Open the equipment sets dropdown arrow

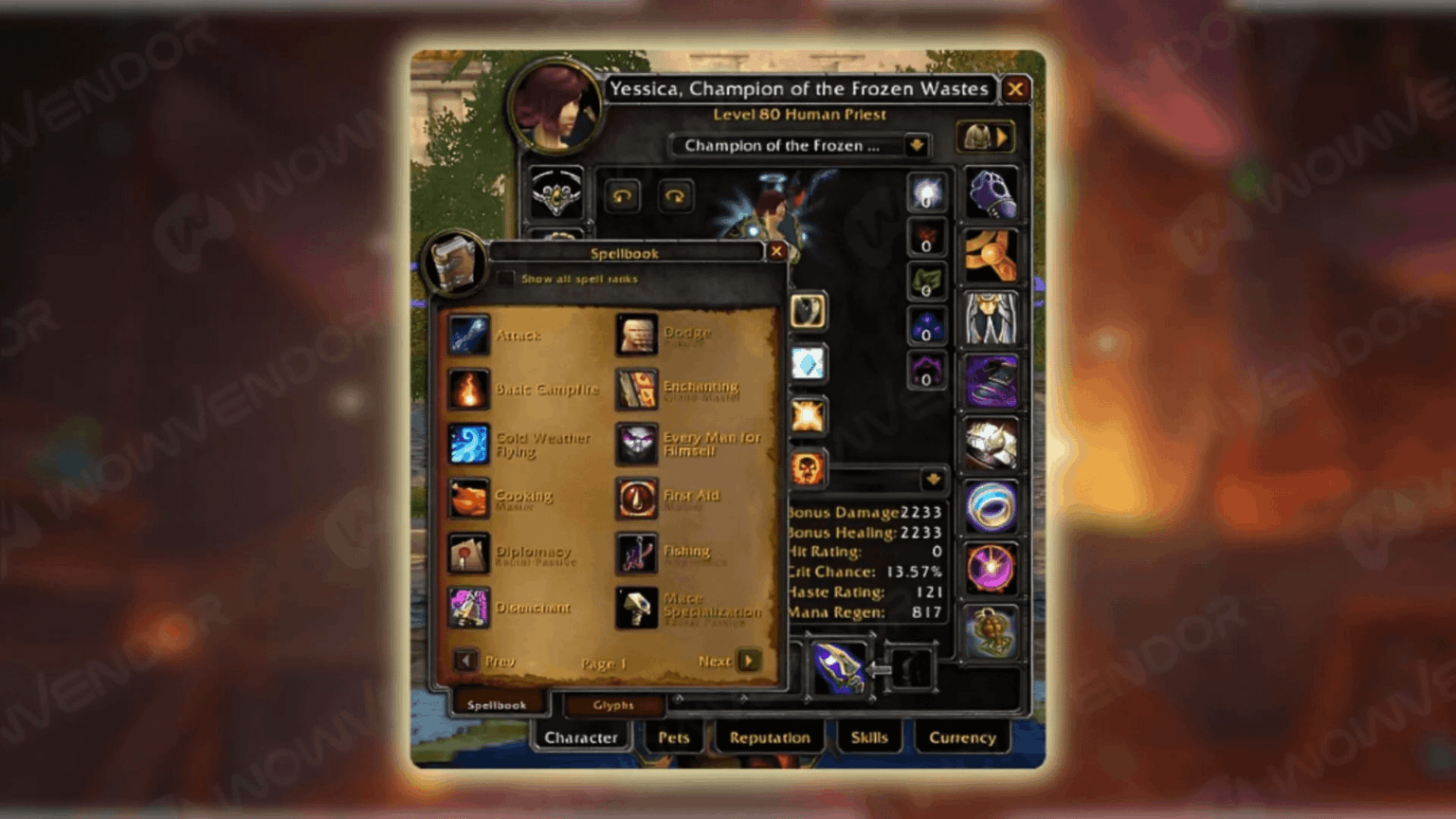pyautogui.click(x=1002, y=136)
